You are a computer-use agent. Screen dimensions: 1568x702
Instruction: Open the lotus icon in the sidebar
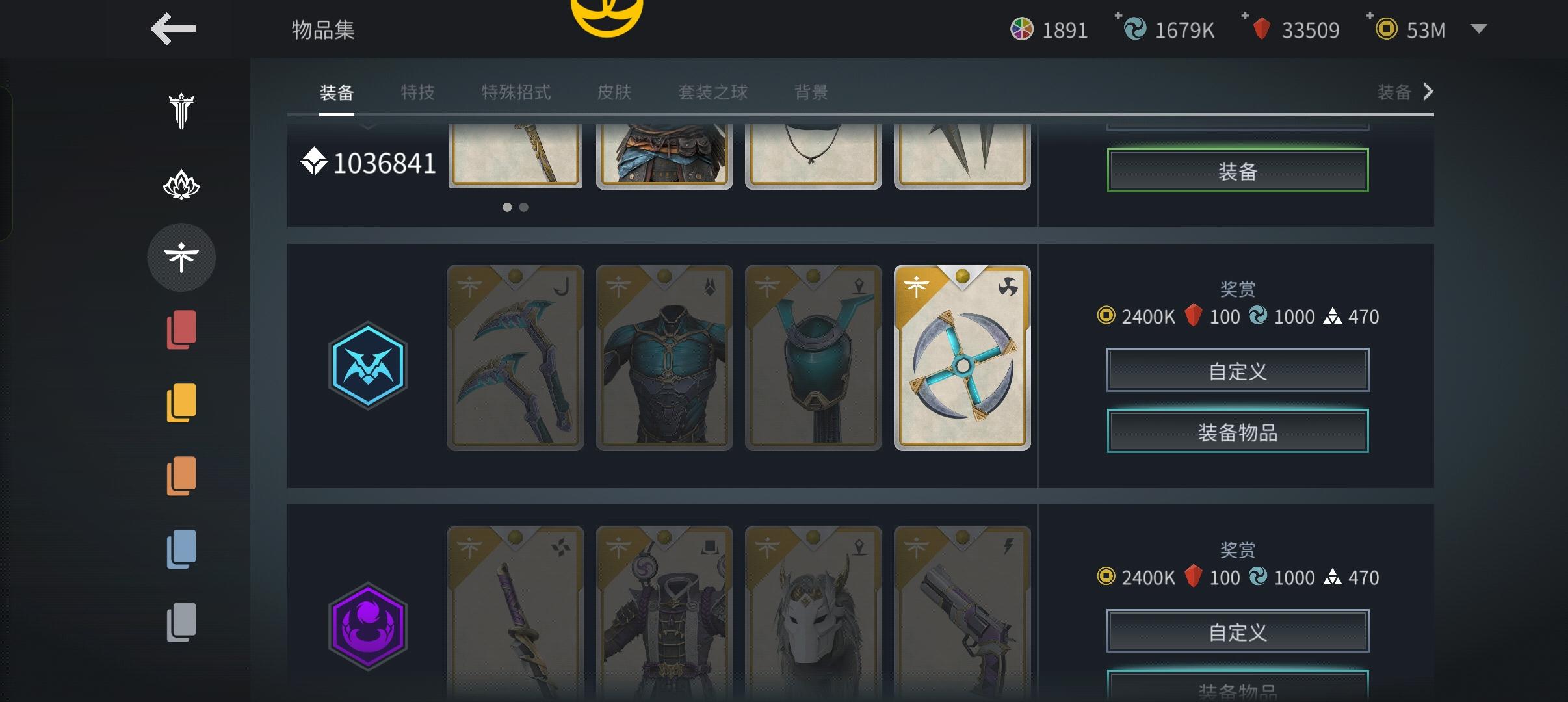(181, 184)
